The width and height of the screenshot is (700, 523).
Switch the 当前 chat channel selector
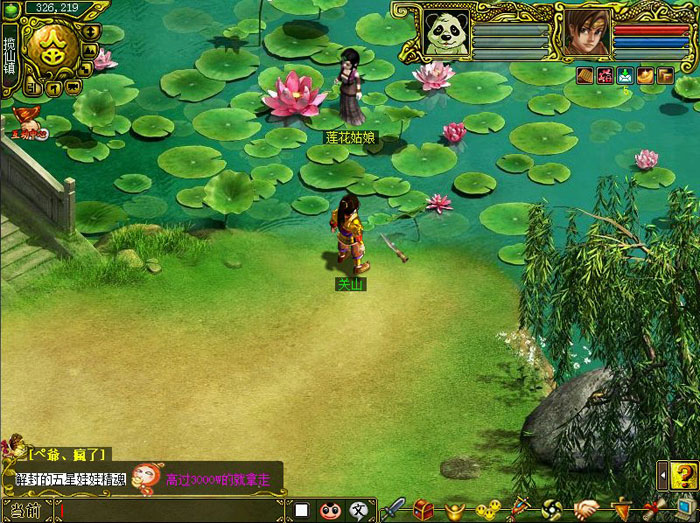coord(27,510)
